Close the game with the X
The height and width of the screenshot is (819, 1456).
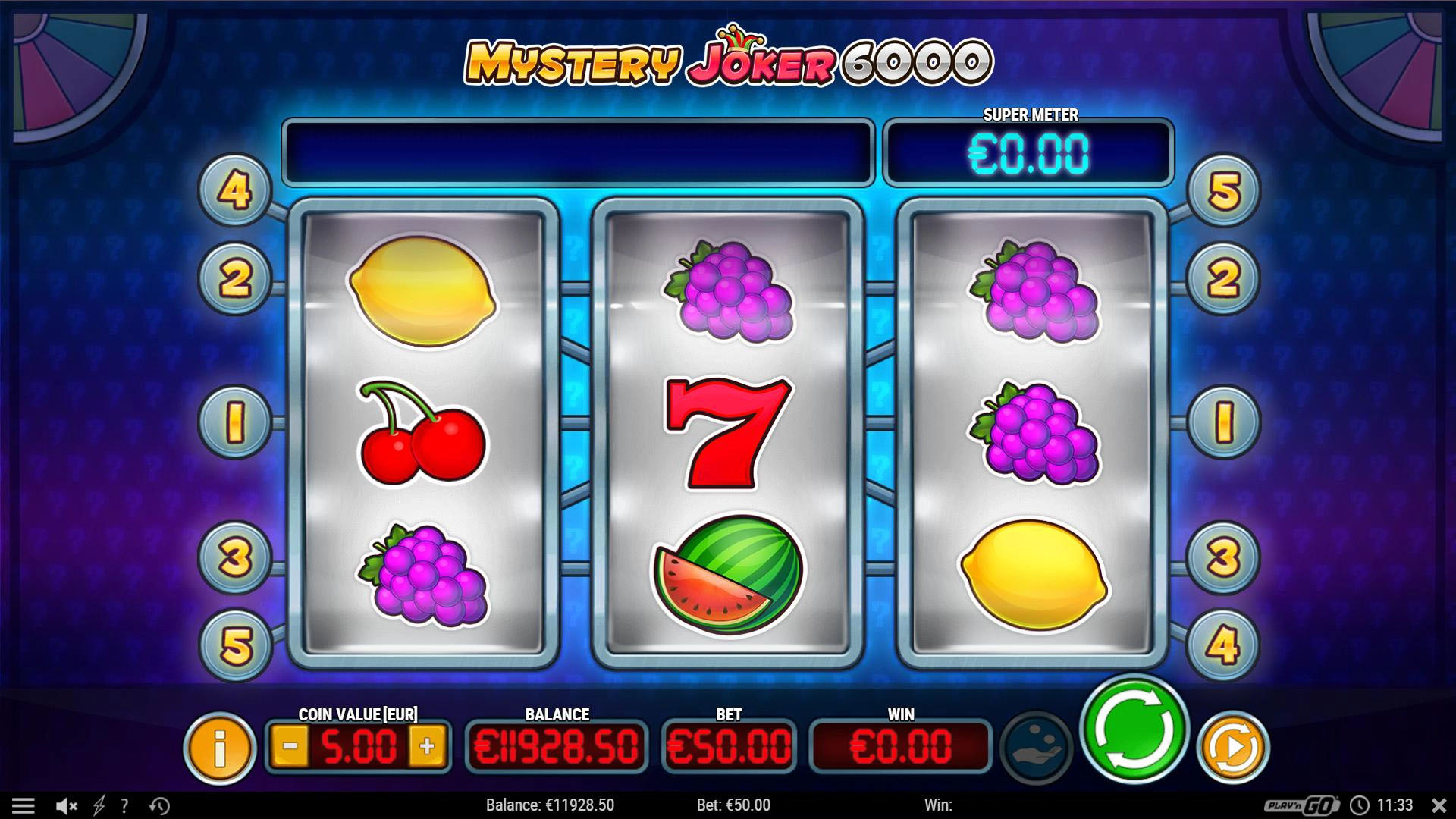tap(1439, 805)
